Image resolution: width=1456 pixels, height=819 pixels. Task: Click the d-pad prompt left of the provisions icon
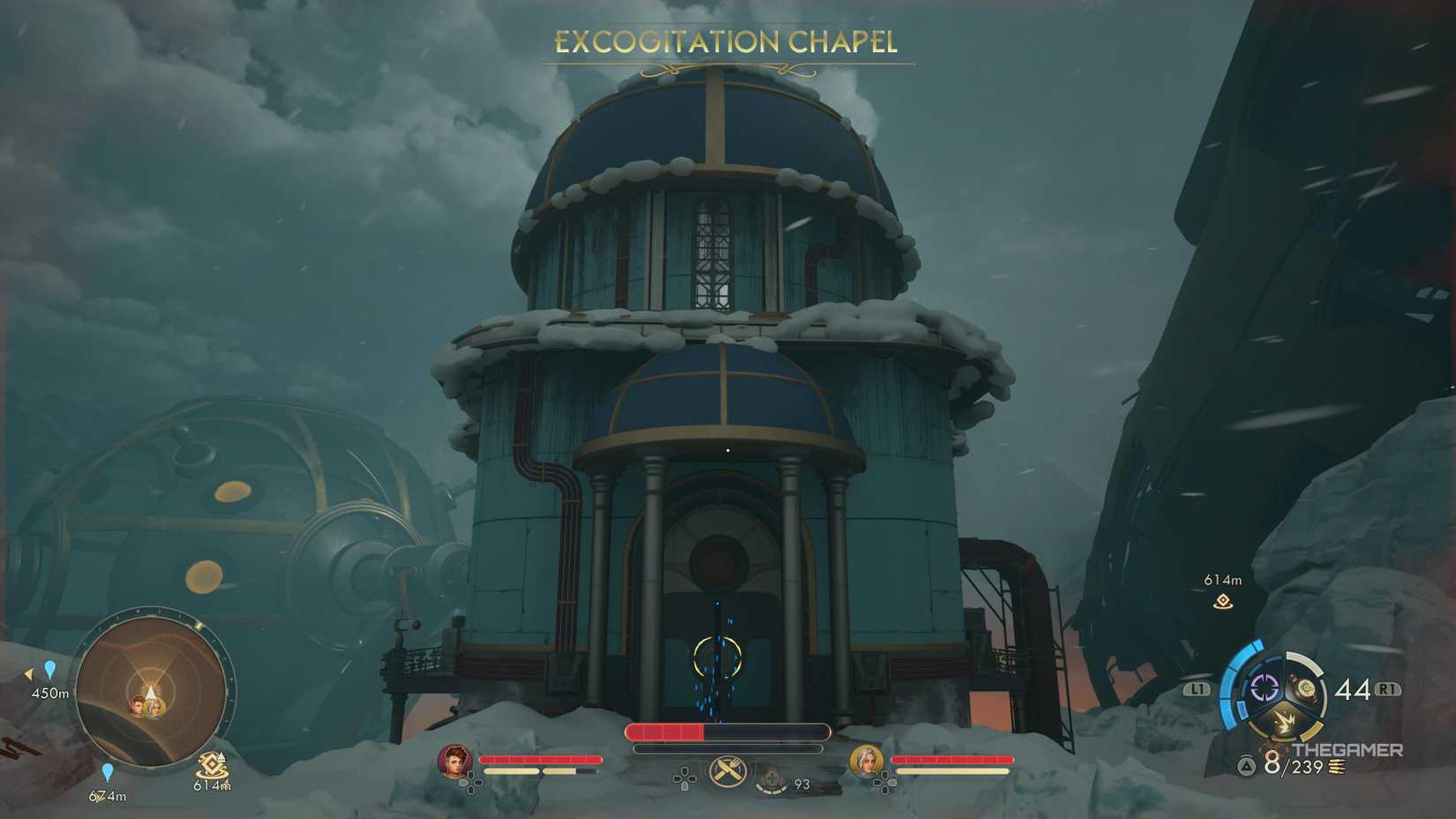684,778
